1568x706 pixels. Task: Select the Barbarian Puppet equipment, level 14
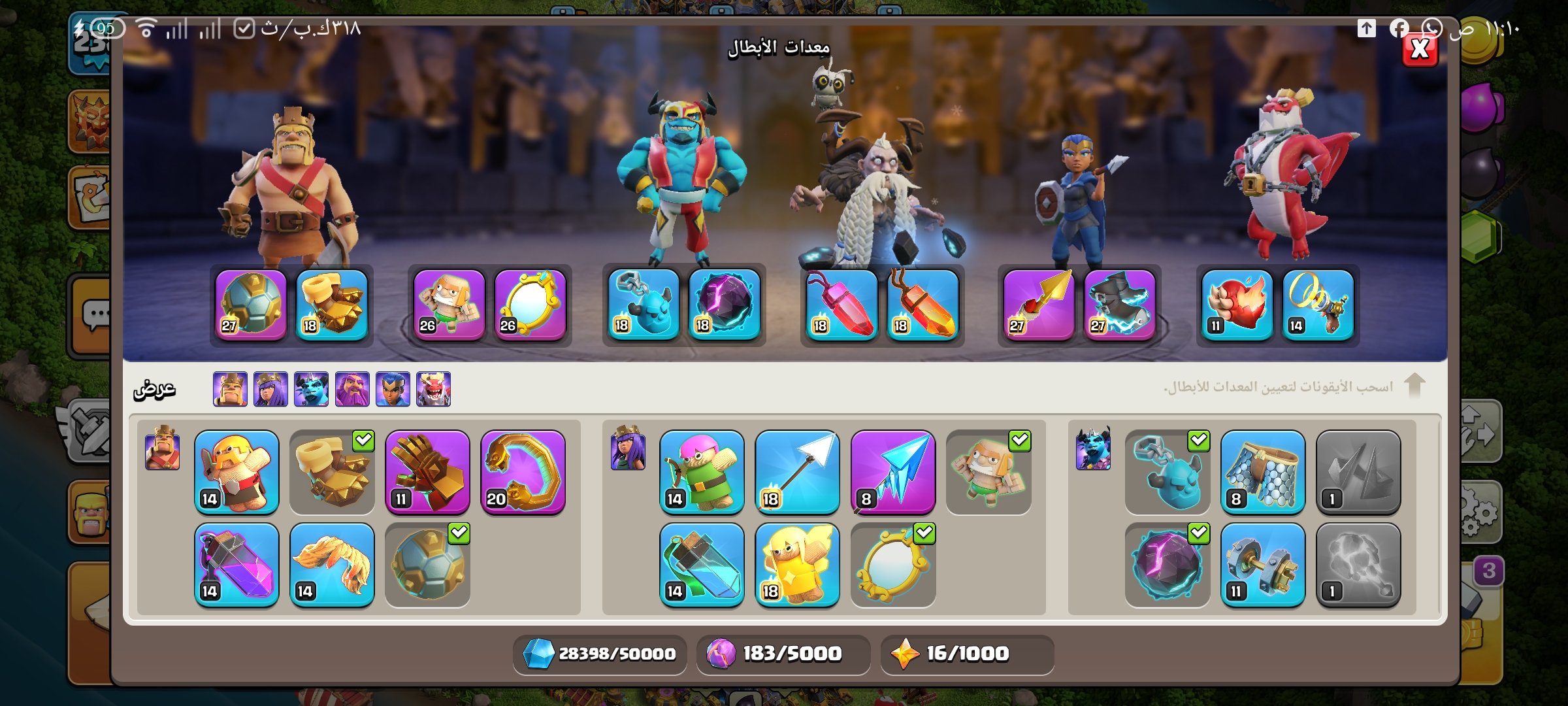237,472
